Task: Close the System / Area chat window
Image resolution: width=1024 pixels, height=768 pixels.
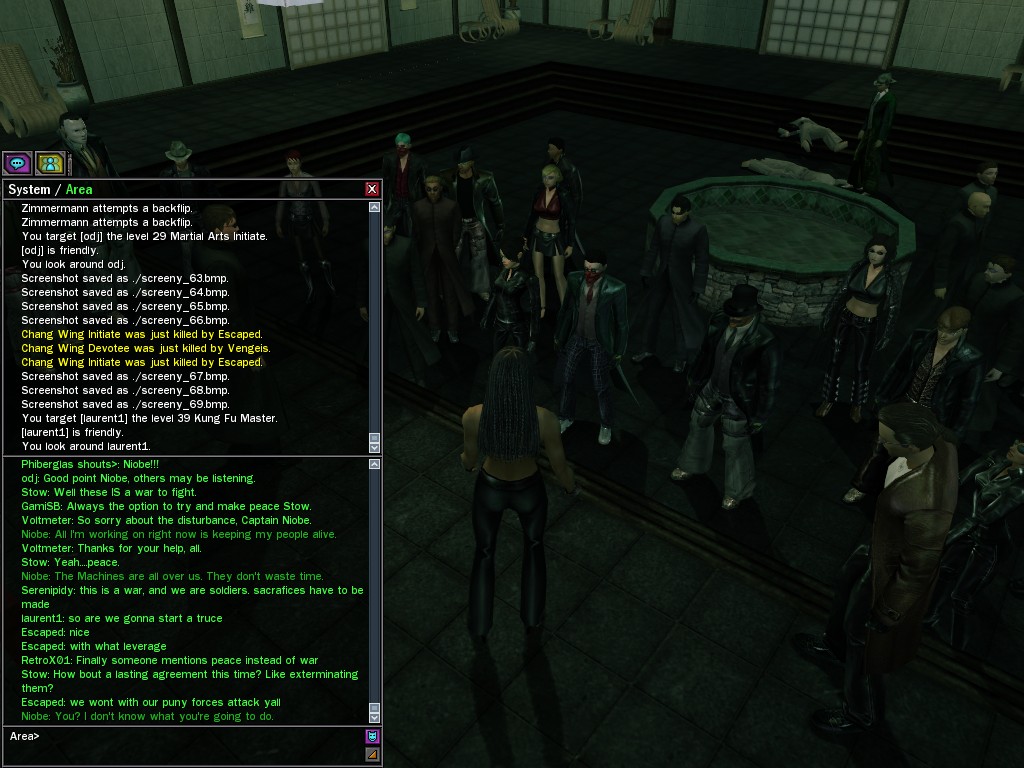Action: pos(372,189)
